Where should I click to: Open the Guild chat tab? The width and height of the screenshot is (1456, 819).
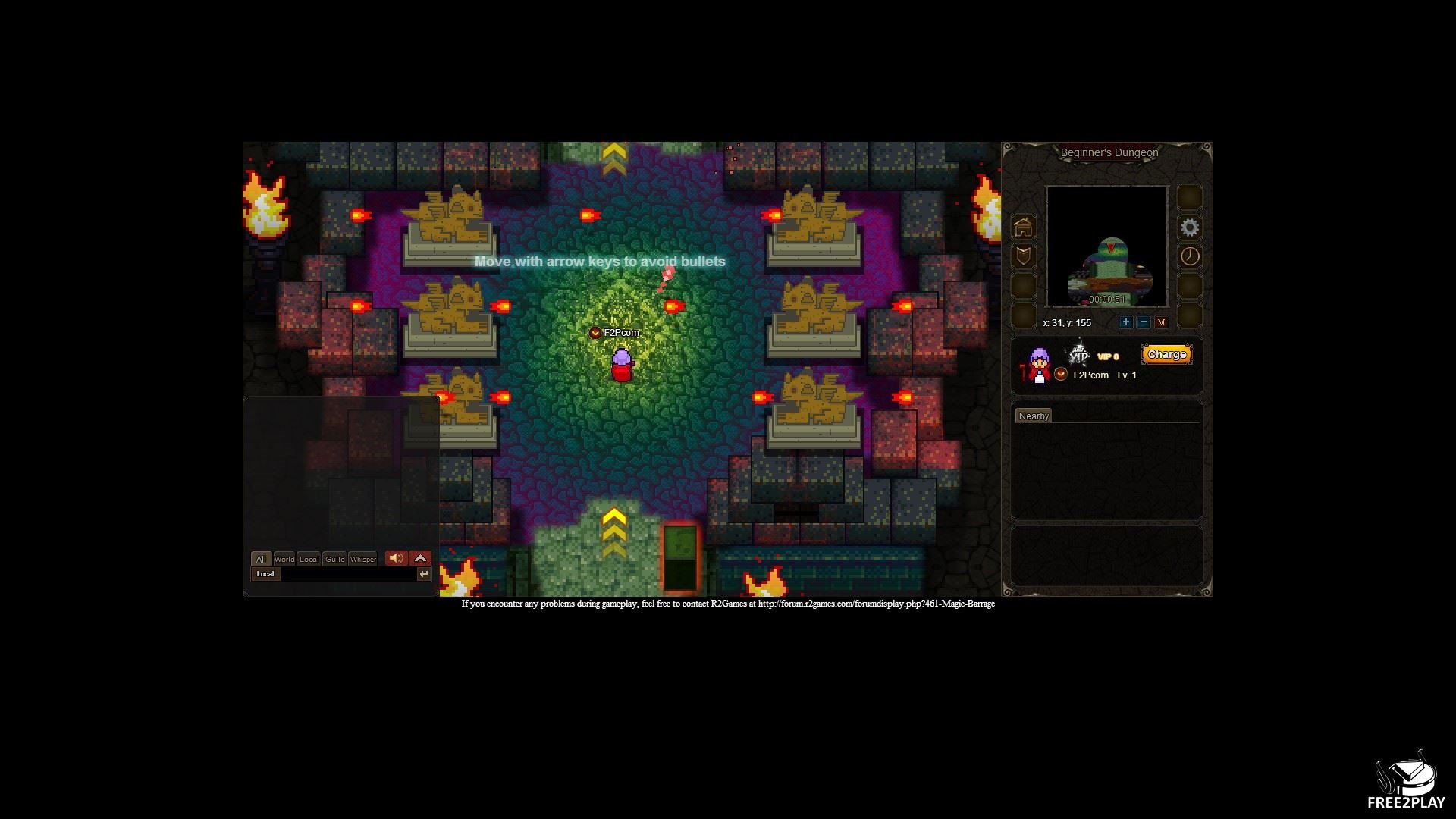click(334, 559)
